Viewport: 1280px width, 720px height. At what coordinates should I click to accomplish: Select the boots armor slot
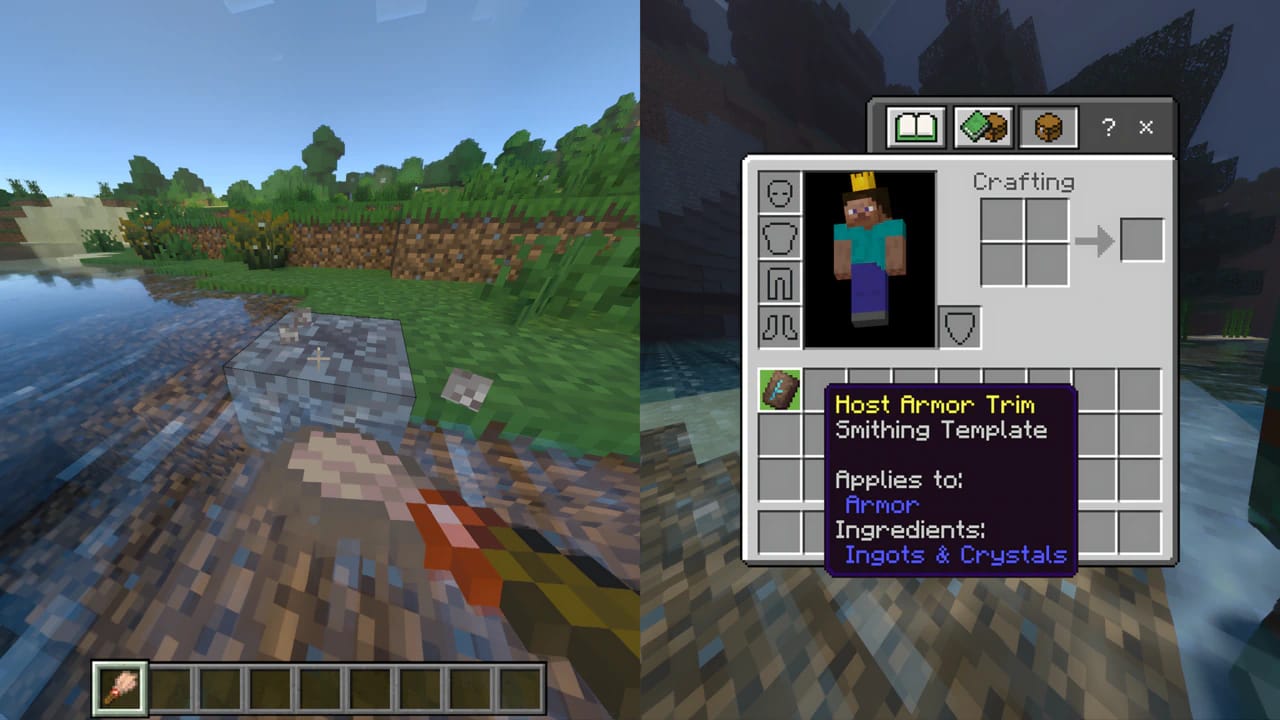click(779, 326)
